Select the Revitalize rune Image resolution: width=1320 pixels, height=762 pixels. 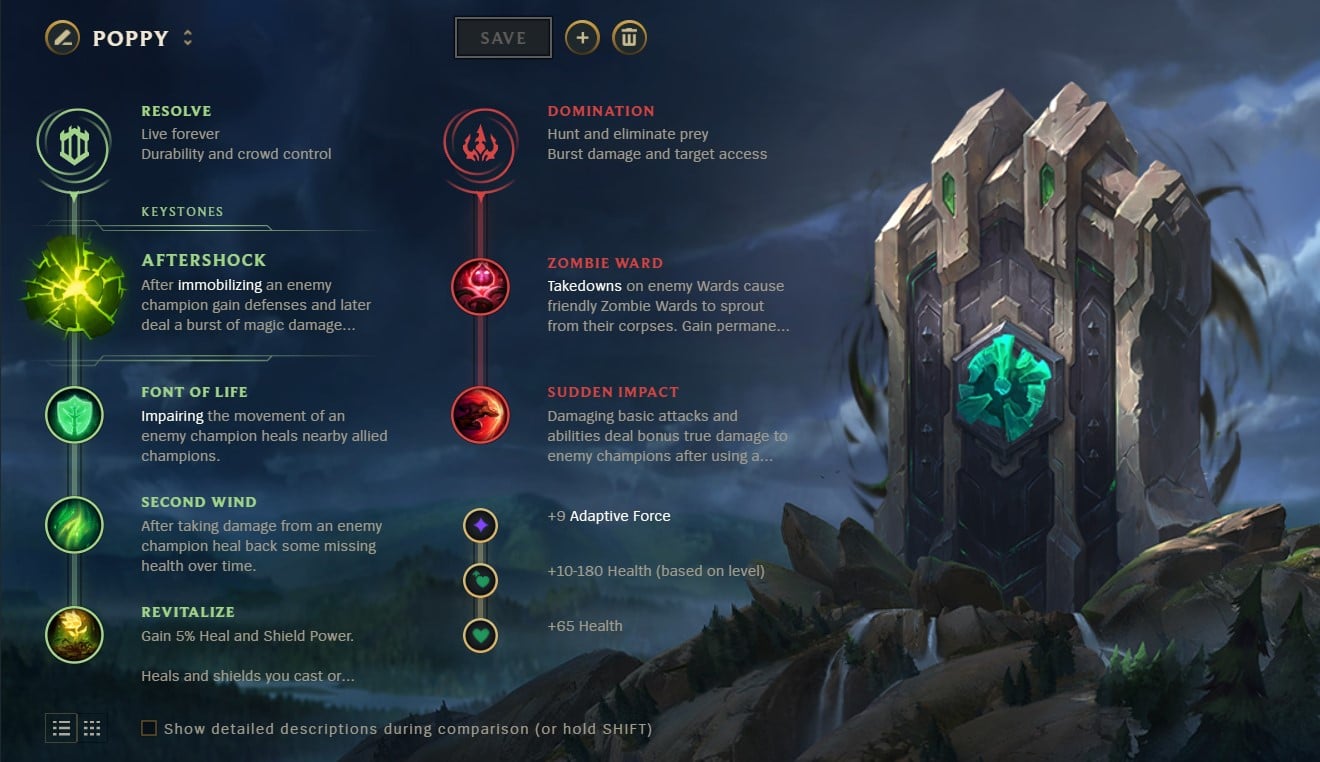coord(74,634)
